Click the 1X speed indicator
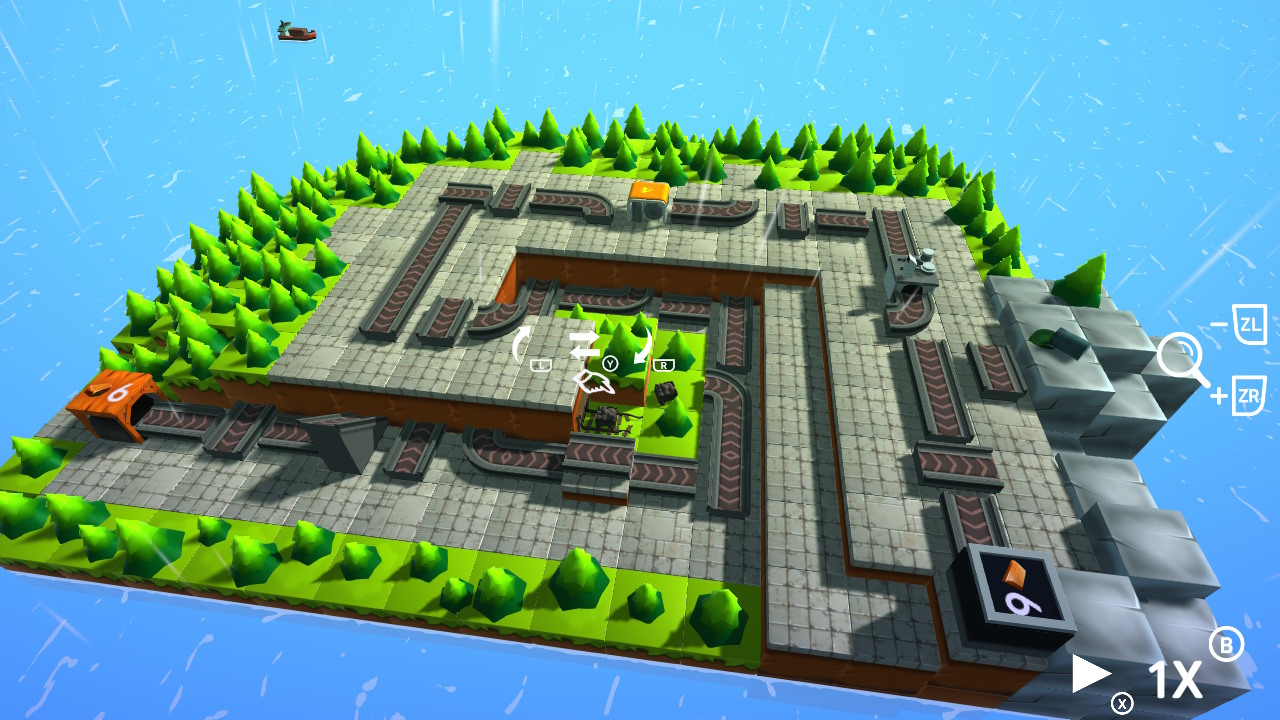Viewport: 1280px width, 720px height. tap(1178, 679)
